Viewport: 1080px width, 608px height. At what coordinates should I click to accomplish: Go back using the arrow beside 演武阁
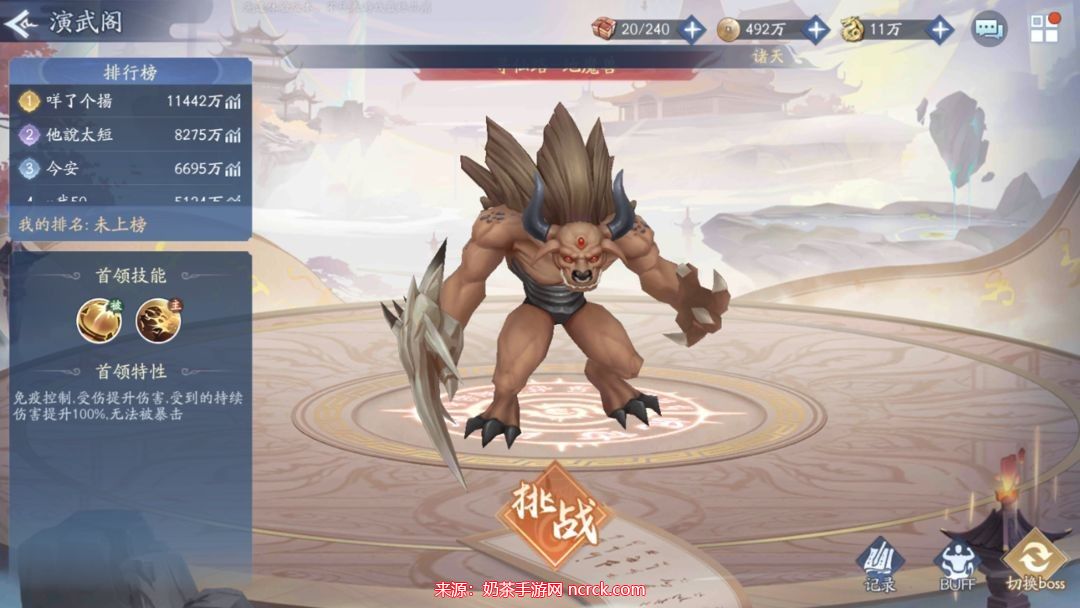[22, 23]
